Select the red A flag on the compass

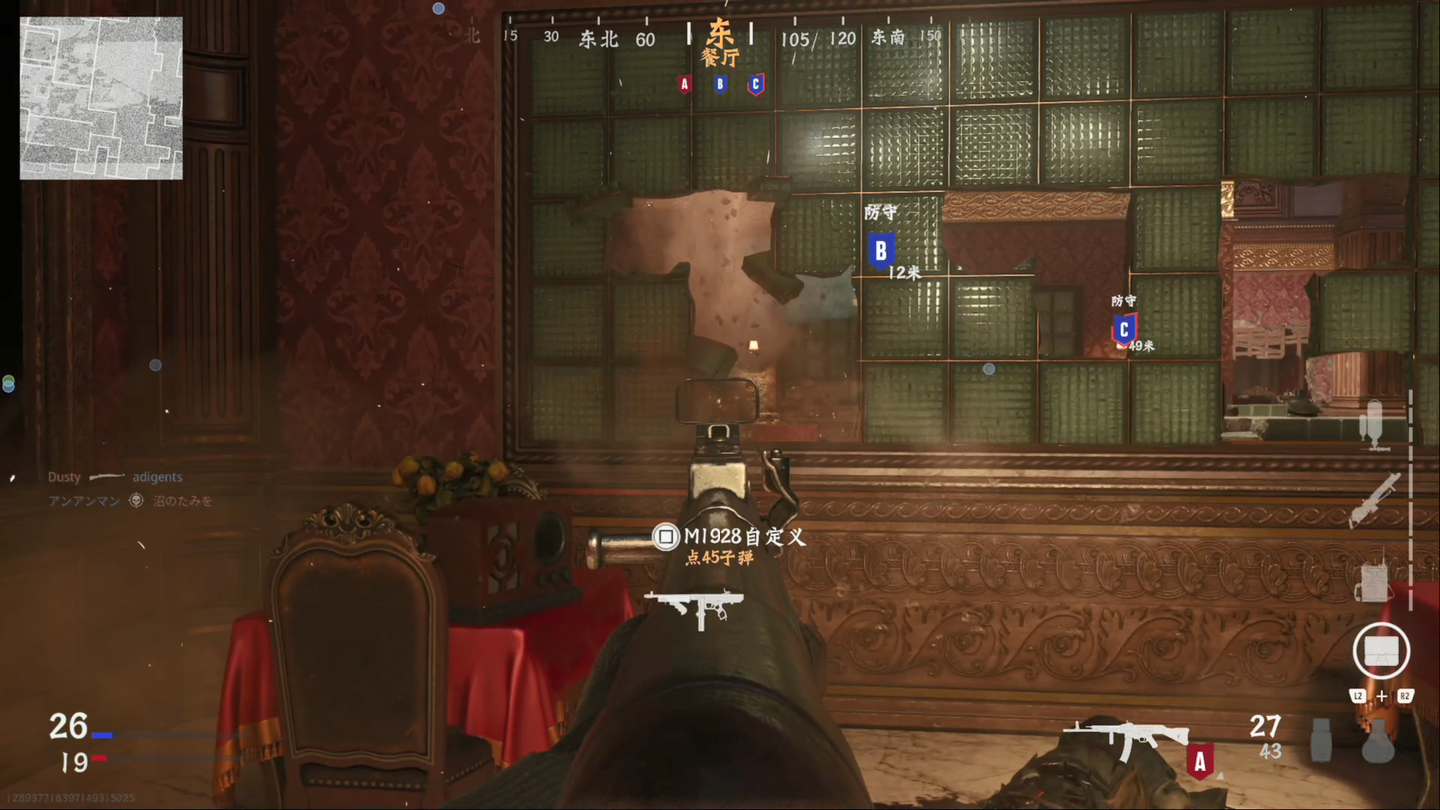pyautogui.click(x=685, y=84)
